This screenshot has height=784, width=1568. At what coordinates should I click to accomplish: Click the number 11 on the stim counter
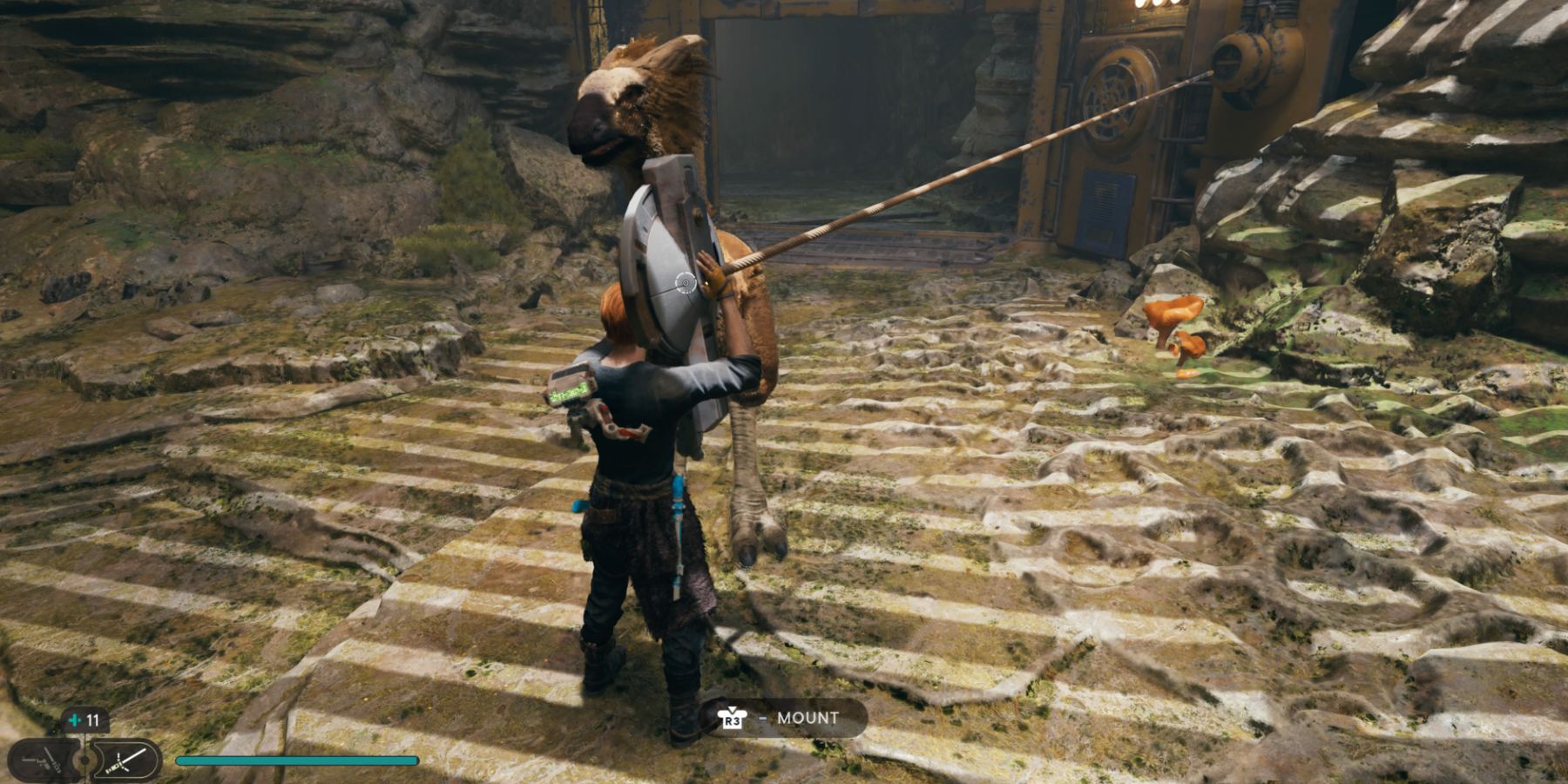click(92, 720)
